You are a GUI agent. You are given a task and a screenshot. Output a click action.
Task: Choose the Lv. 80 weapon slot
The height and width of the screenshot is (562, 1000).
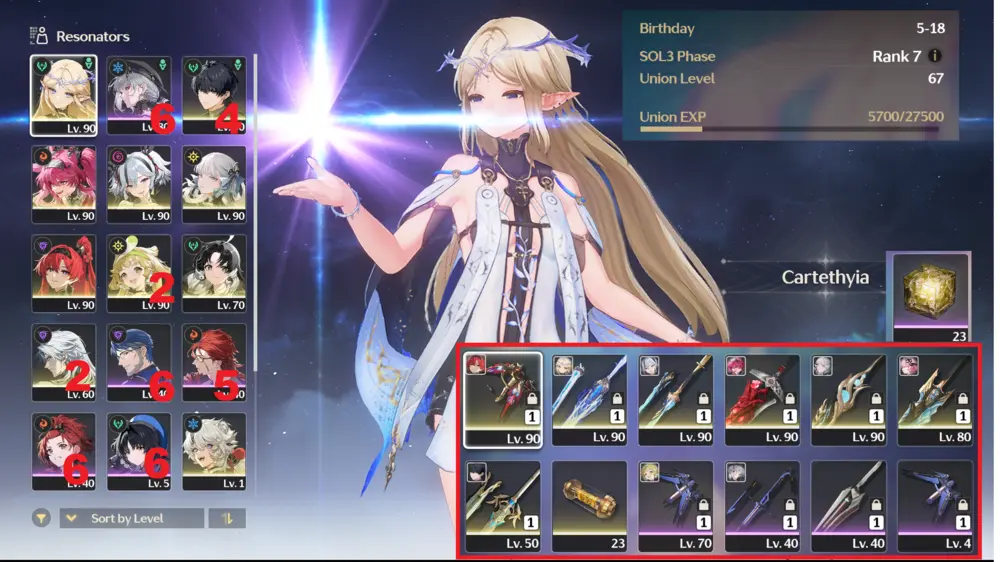935,398
